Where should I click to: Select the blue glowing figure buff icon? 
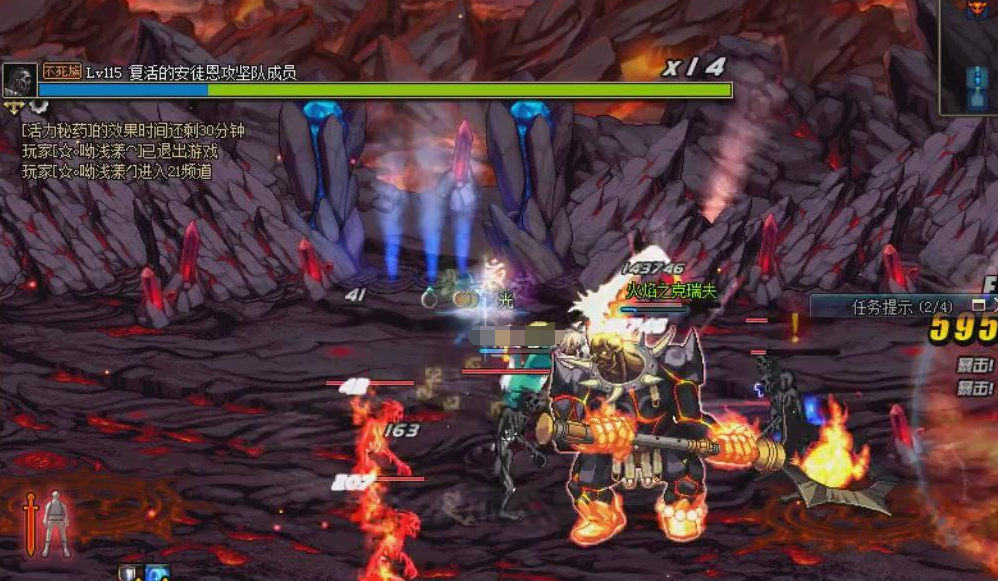coord(158,574)
